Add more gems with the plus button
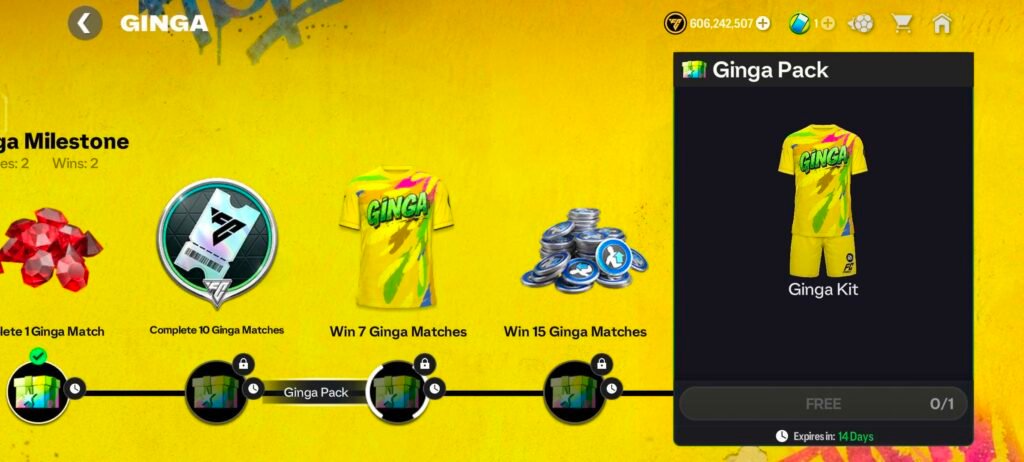 827,23
